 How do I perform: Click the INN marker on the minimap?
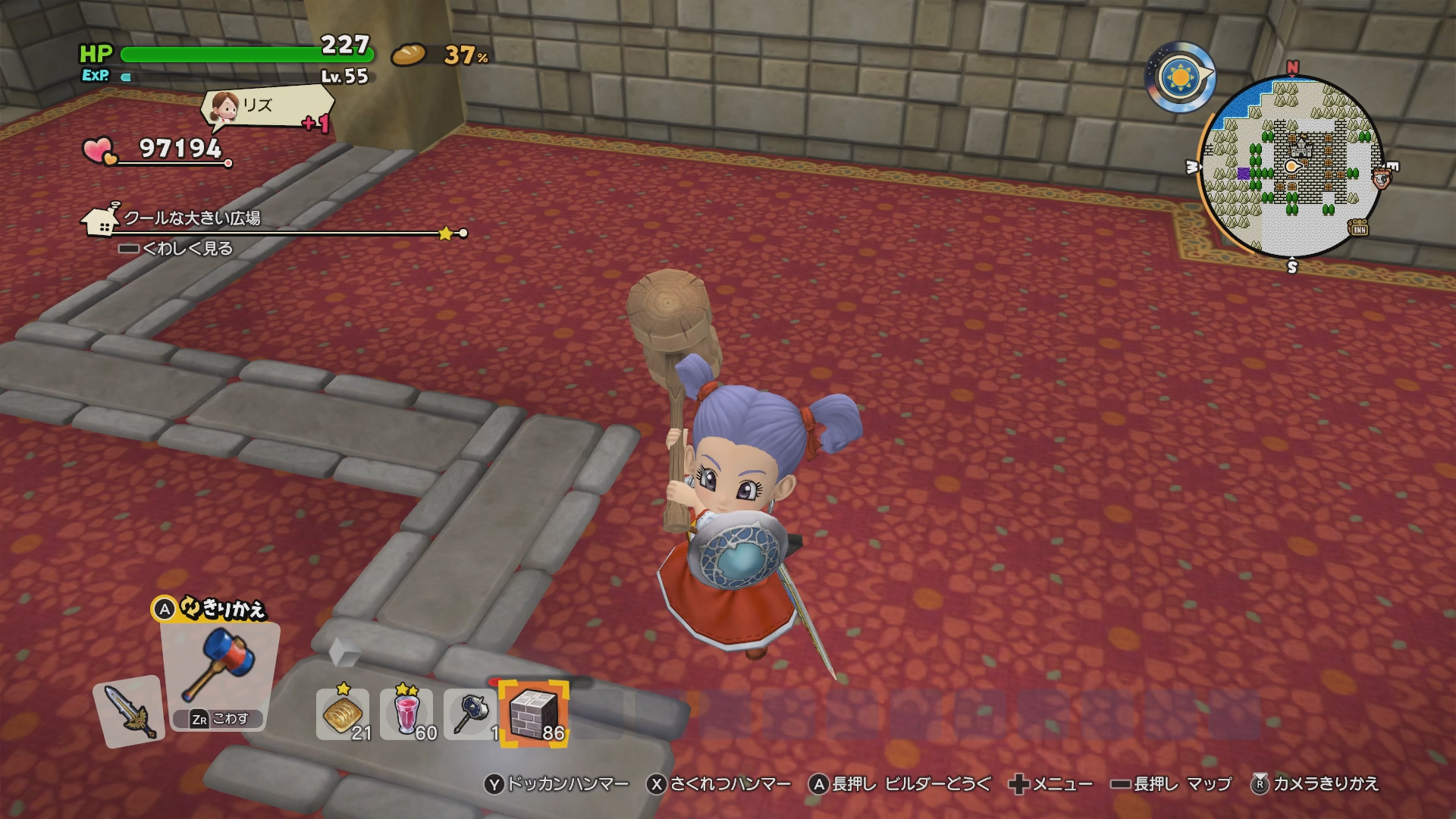pyautogui.click(x=1357, y=227)
